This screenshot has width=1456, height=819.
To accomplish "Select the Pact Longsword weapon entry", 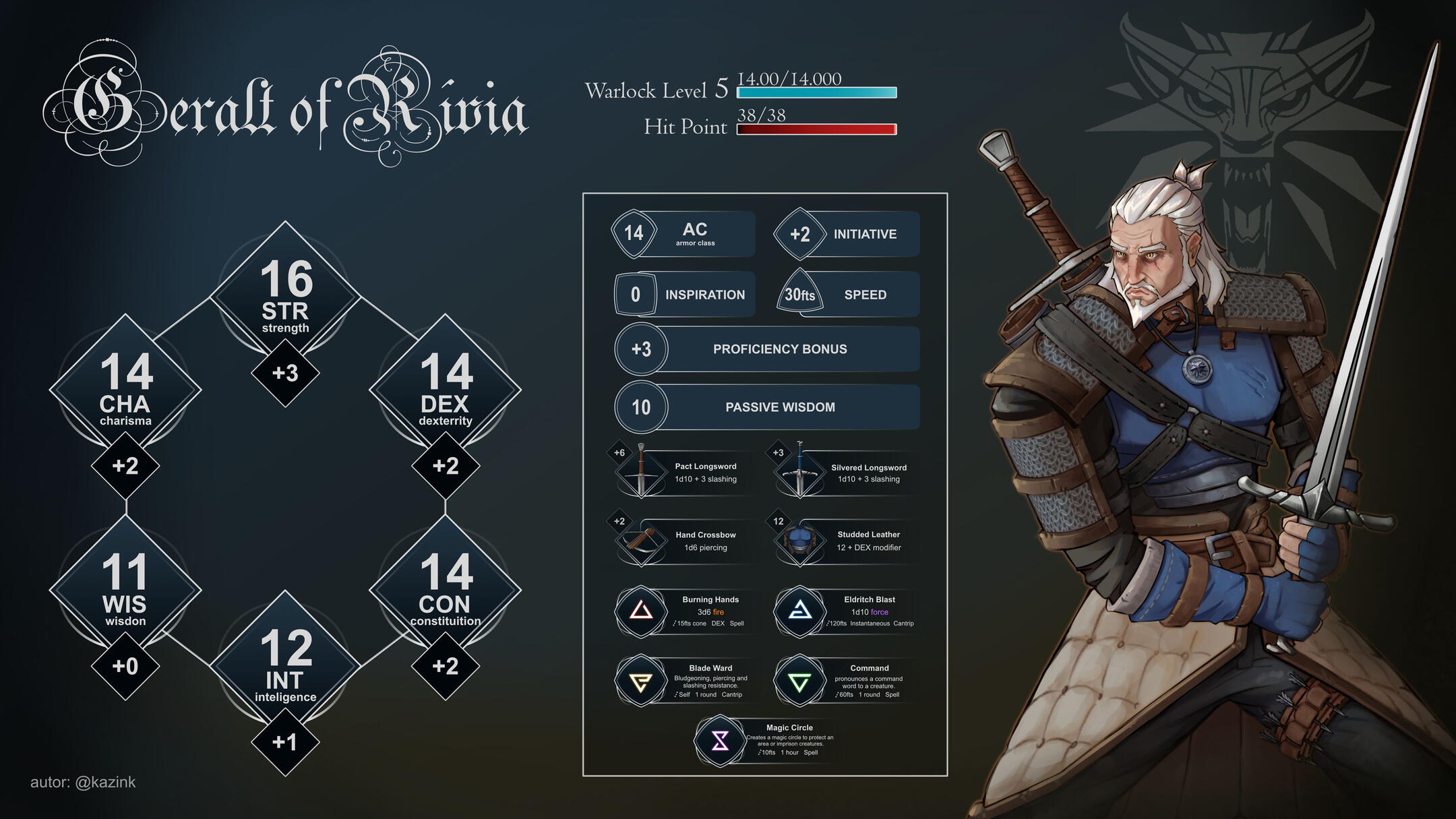I will click(688, 473).
